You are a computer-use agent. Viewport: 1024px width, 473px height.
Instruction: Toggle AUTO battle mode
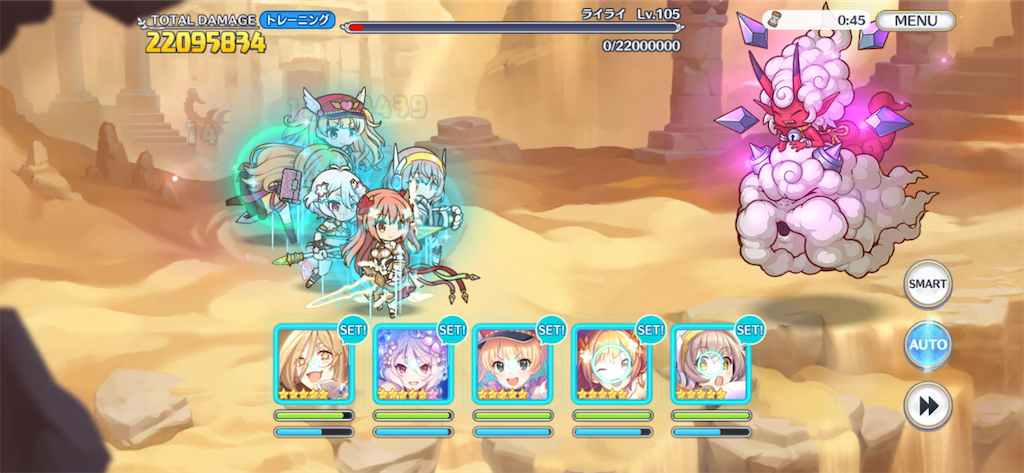point(927,346)
